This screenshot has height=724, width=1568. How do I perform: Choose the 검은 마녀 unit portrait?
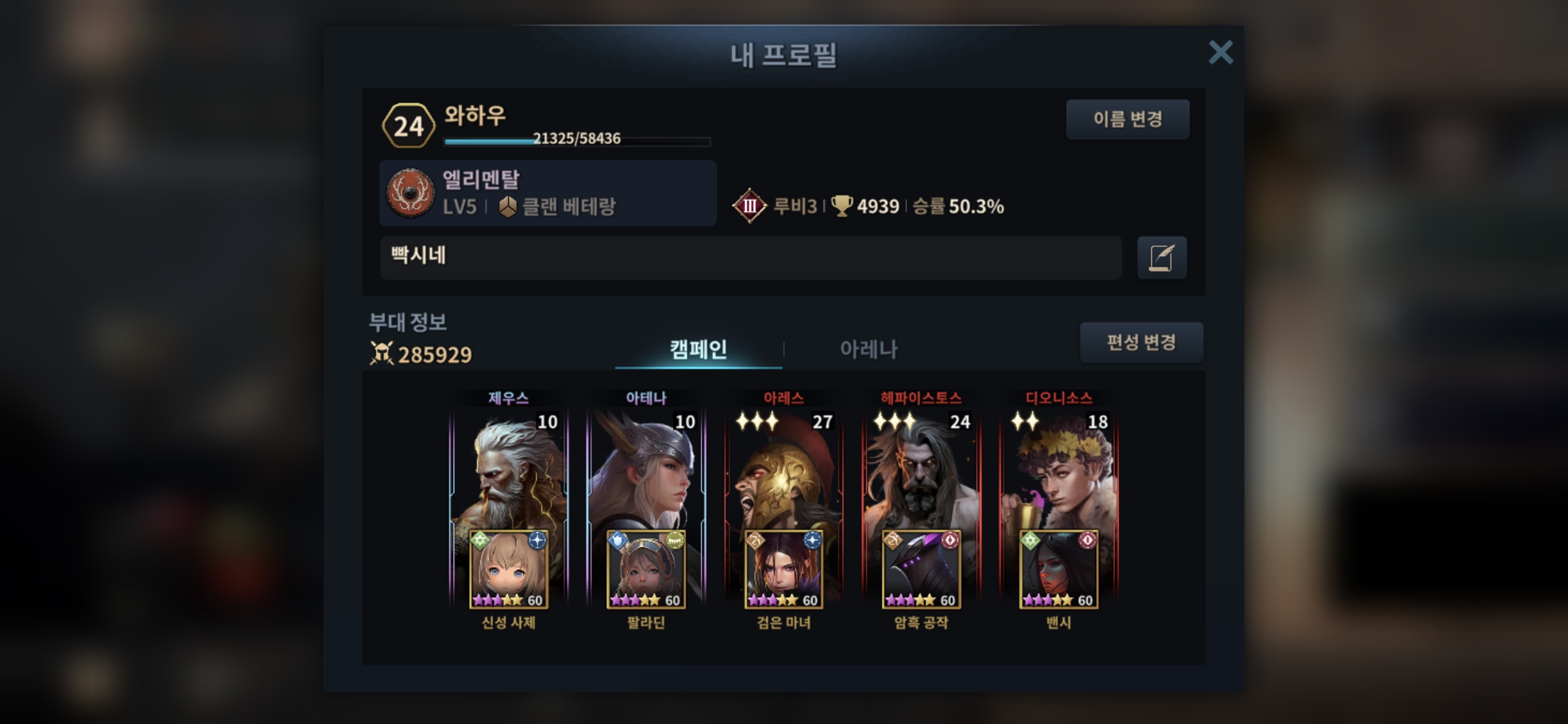coord(783,570)
